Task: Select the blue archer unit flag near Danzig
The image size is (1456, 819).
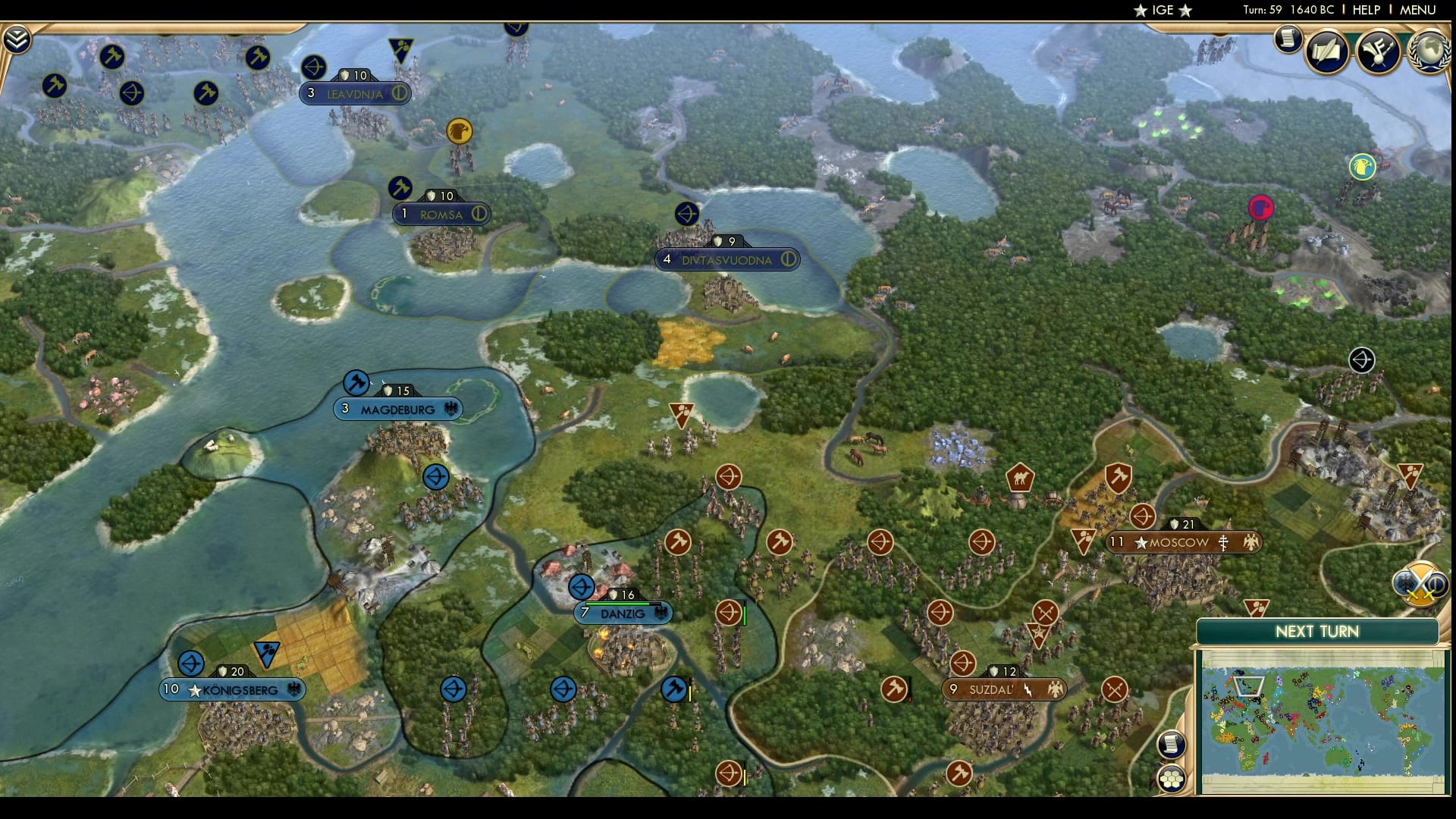Action: pyautogui.click(x=580, y=588)
